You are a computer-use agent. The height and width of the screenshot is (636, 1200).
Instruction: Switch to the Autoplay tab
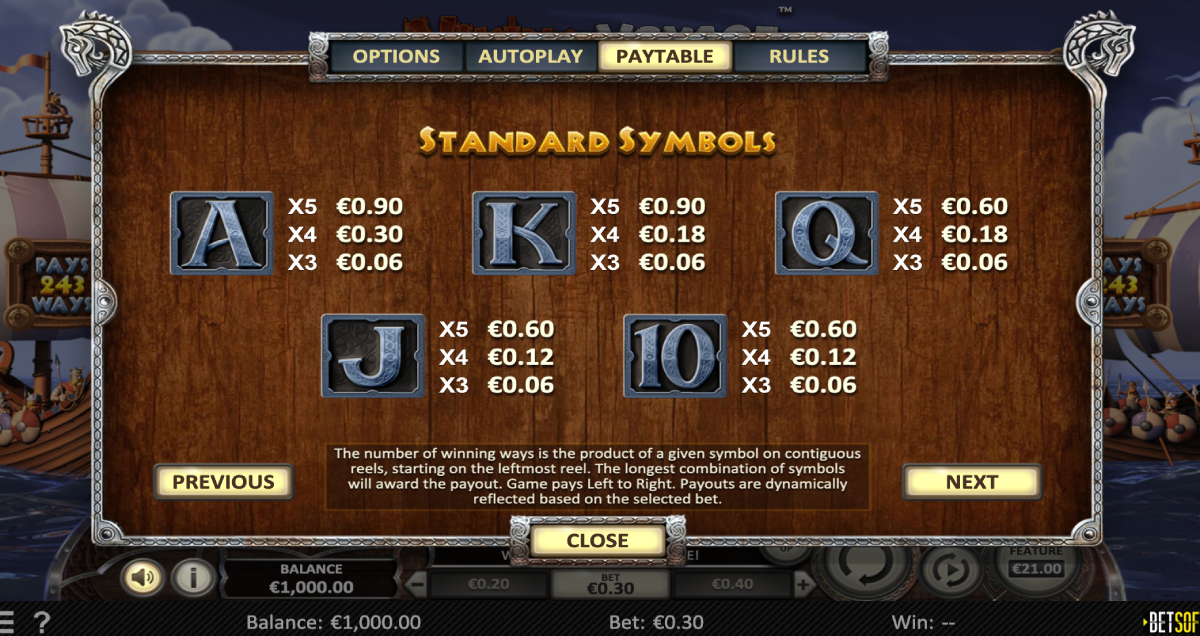point(530,57)
